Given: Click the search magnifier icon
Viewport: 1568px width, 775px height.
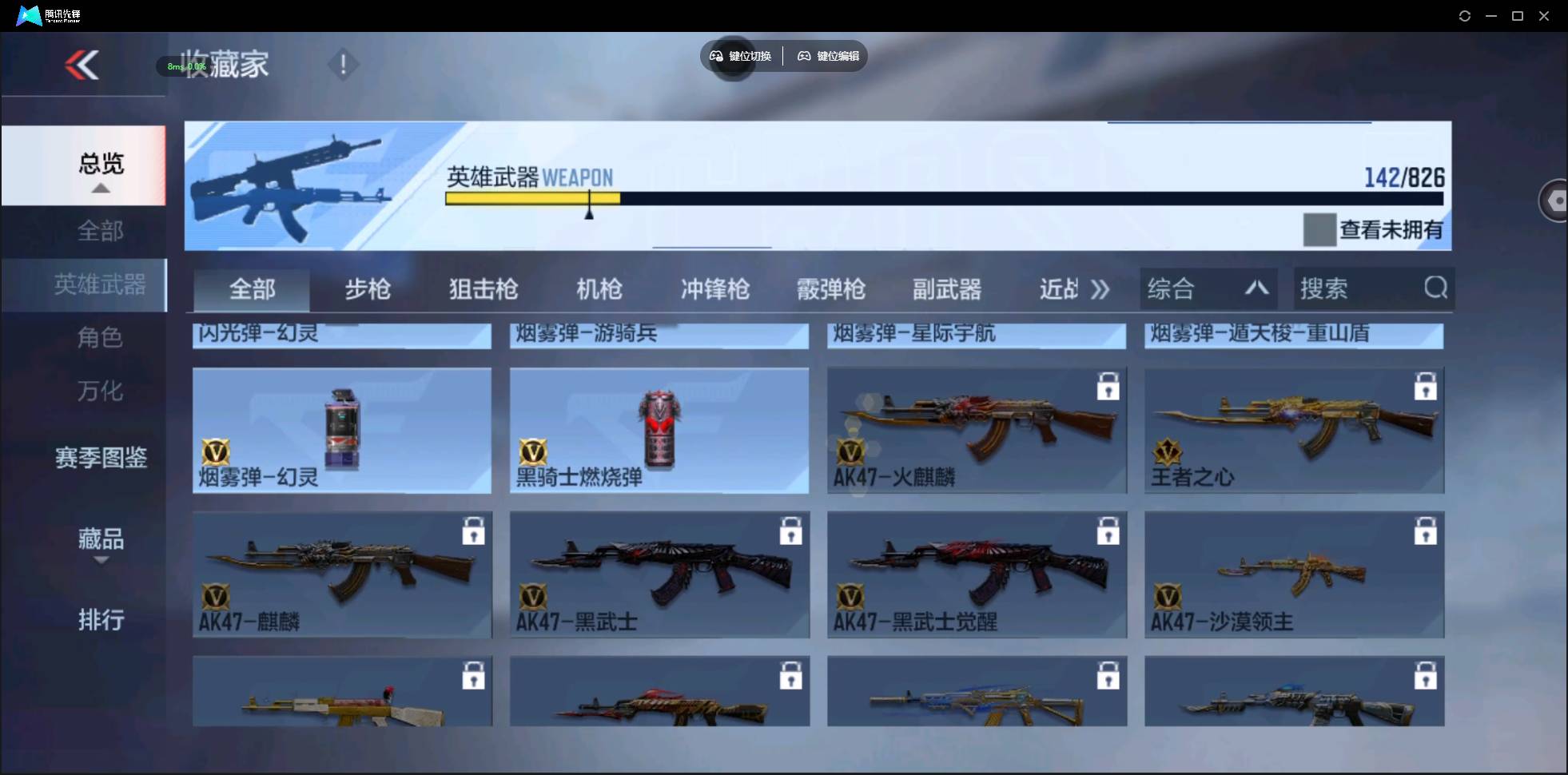Looking at the screenshot, I should [x=1435, y=288].
